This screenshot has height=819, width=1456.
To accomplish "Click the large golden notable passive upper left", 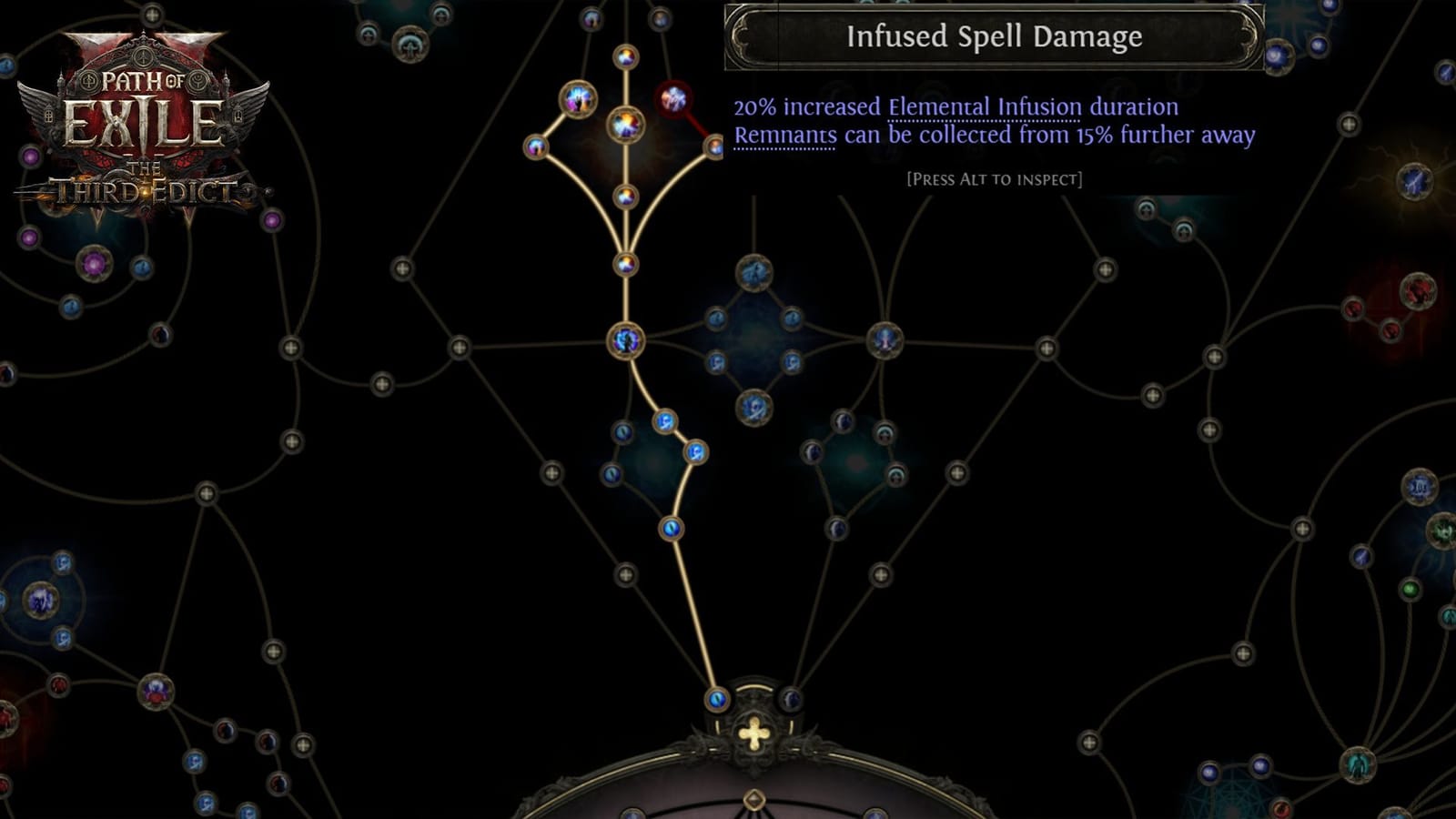I will (577, 98).
